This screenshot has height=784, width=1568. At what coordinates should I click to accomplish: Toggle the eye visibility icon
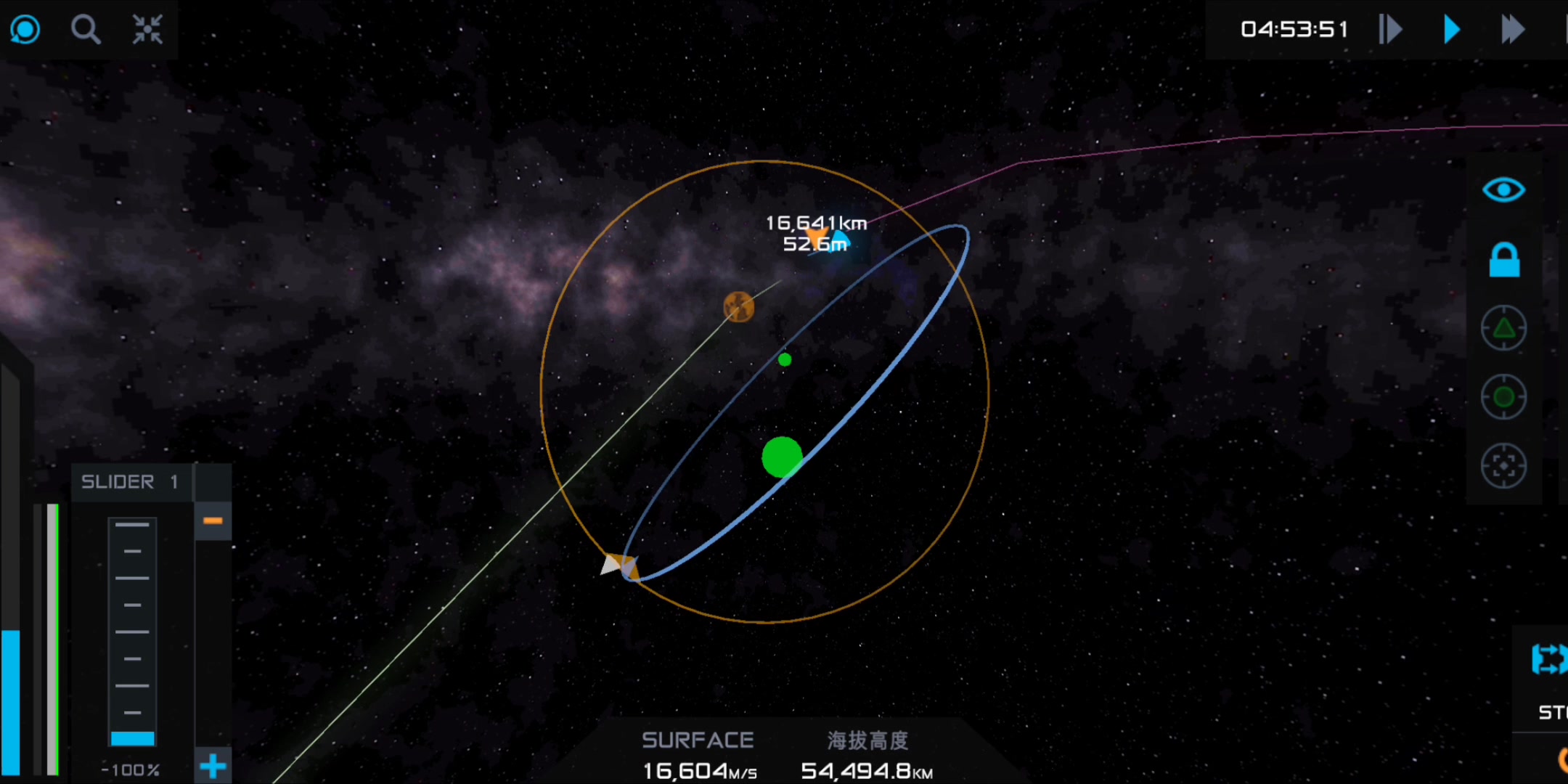click(1504, 189)
